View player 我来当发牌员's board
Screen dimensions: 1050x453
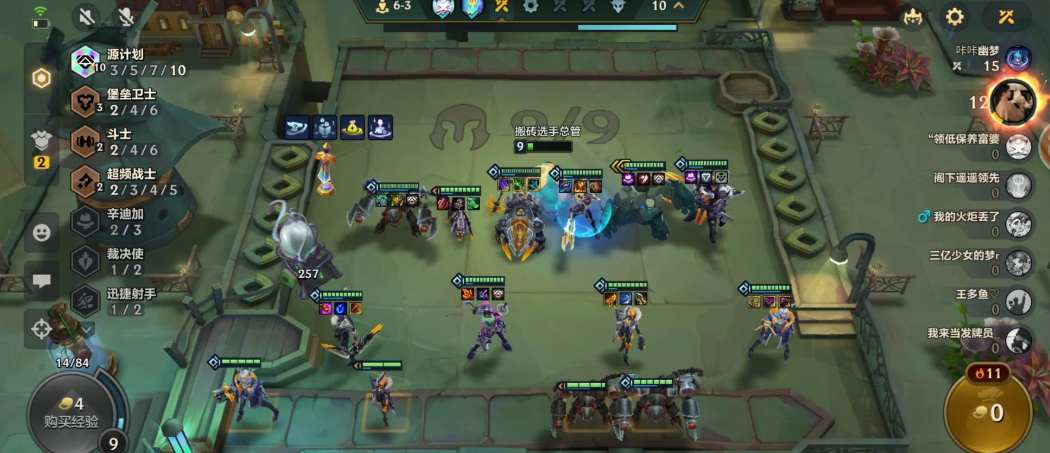pyautogui.click(x=1018, y=340)
